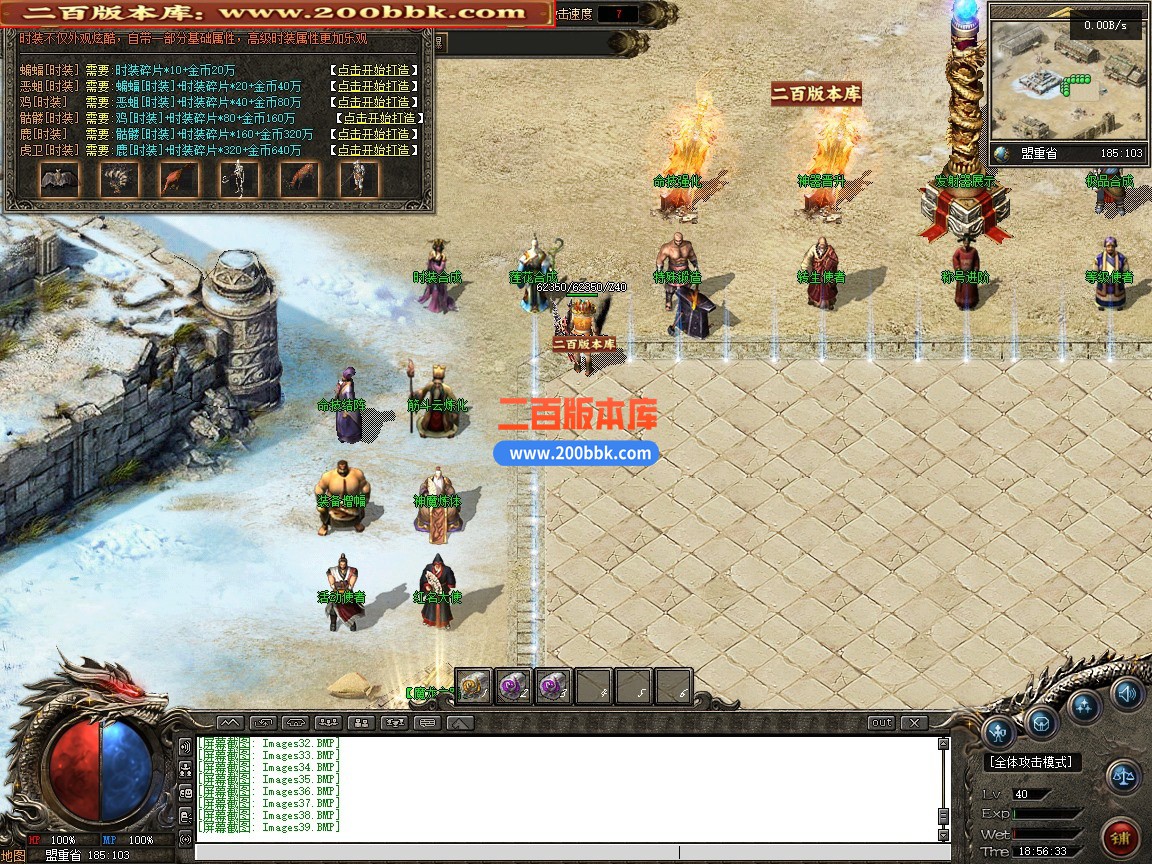Change the 全体攻击模式 attack mode
This screenshot has height=864, width=1152.
(x=1033, y=762)
